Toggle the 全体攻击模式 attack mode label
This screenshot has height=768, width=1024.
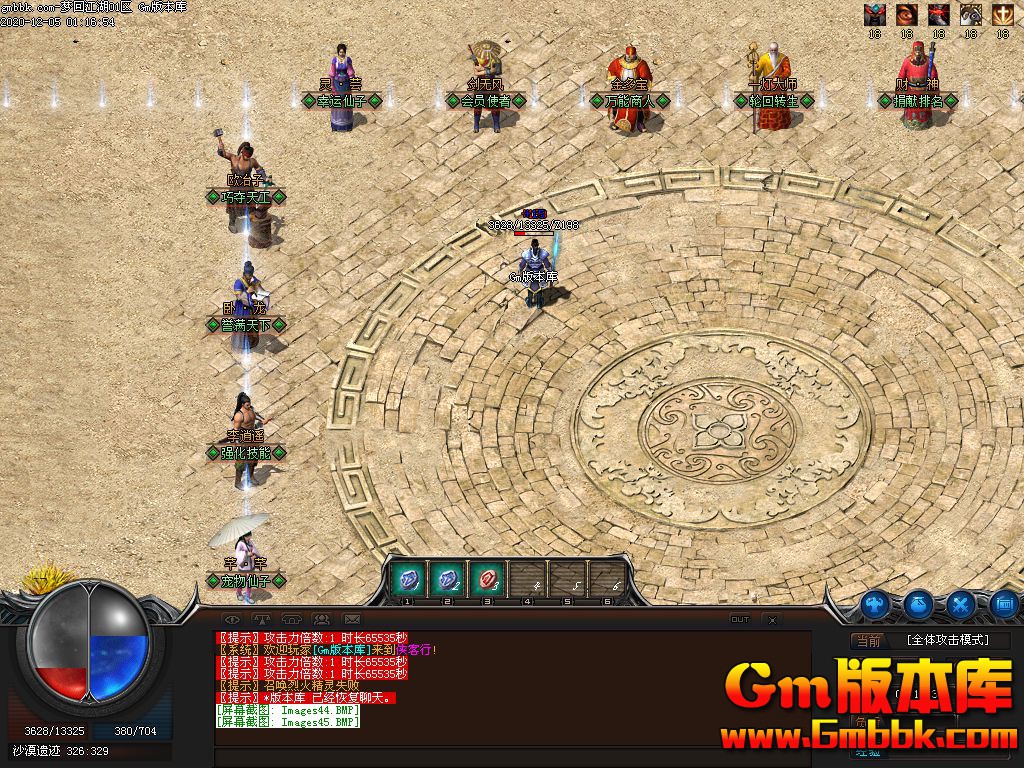tap(947, 640)
